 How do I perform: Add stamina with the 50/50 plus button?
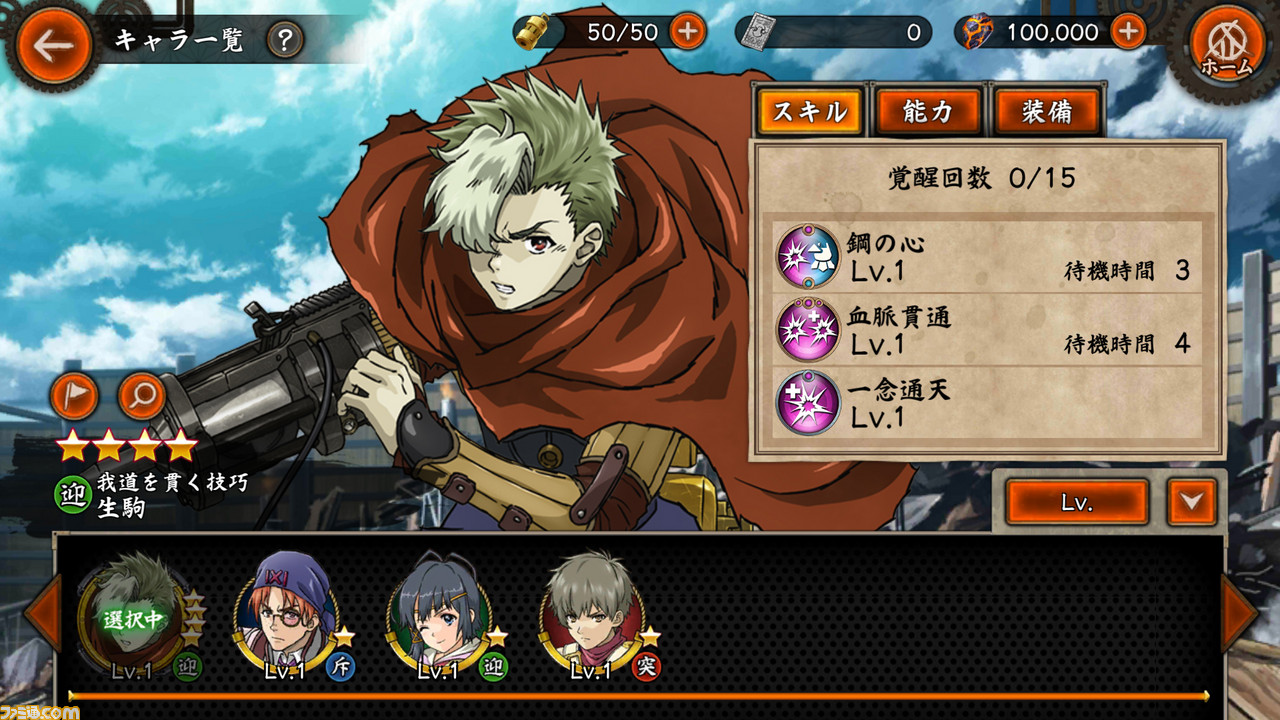tap(687, 32)
